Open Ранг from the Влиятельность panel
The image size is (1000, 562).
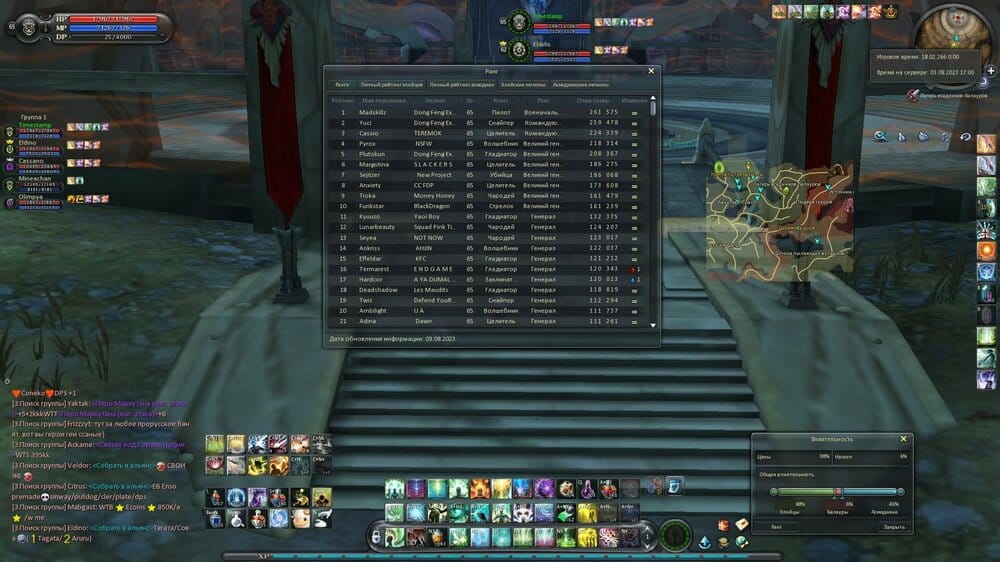pyautogui.click(x=777, y=526)
